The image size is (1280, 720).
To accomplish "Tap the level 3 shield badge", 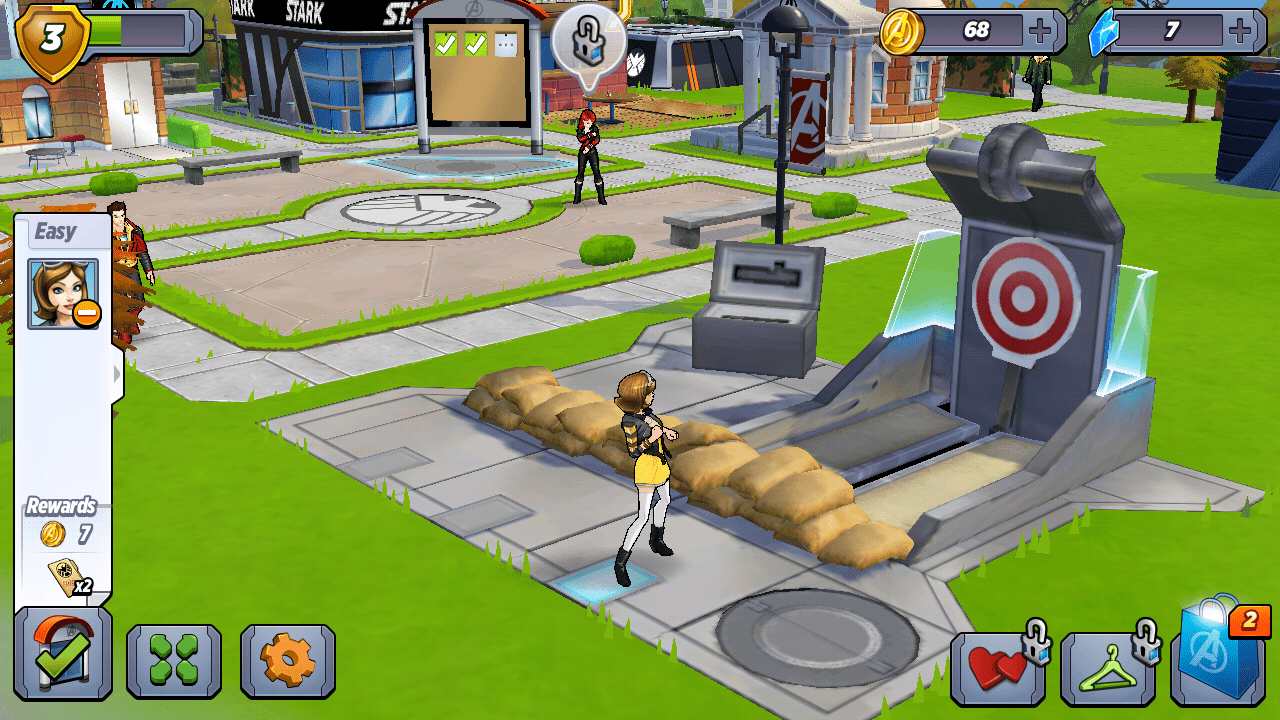I will (53, 38).
